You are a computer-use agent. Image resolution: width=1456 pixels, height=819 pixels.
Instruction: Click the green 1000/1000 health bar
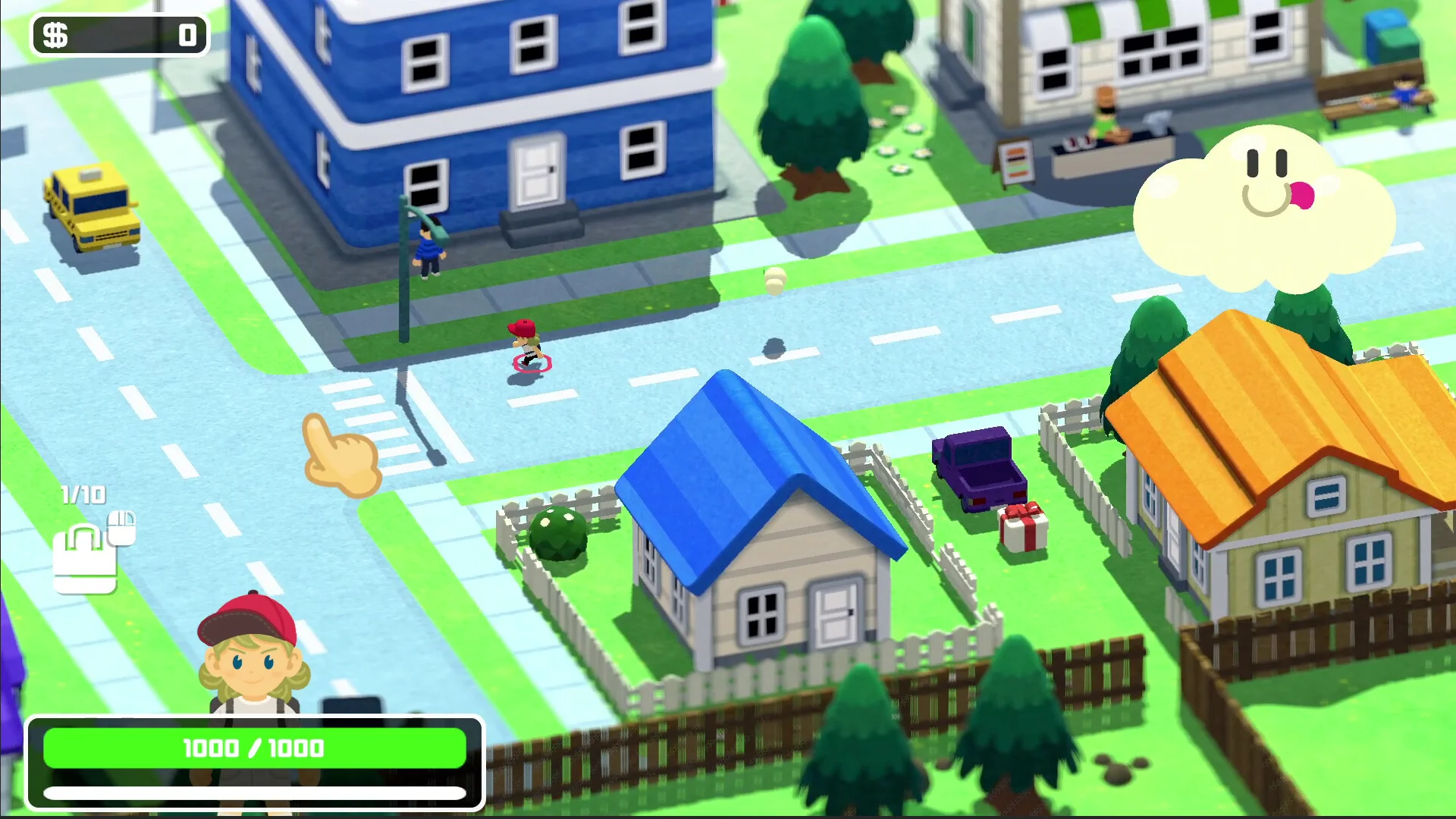pyautogui.click(x=254, y=748)
